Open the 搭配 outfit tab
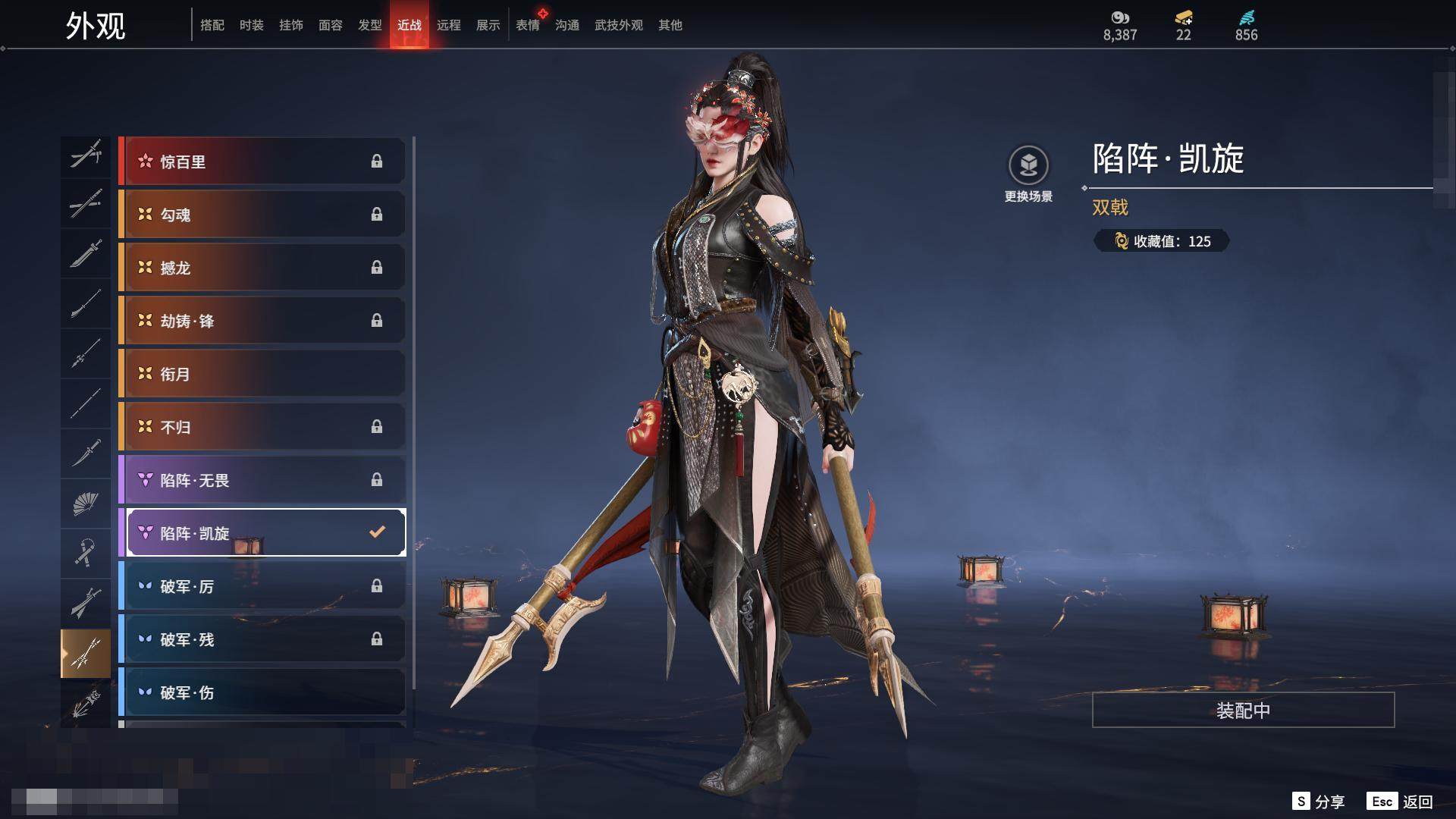Viewport: 1456px width, 819px height. point(212,25)
